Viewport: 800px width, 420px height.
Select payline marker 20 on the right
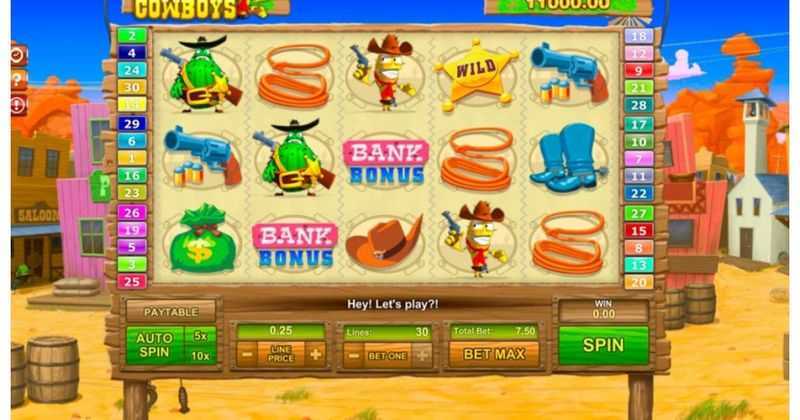click(638, 282)
